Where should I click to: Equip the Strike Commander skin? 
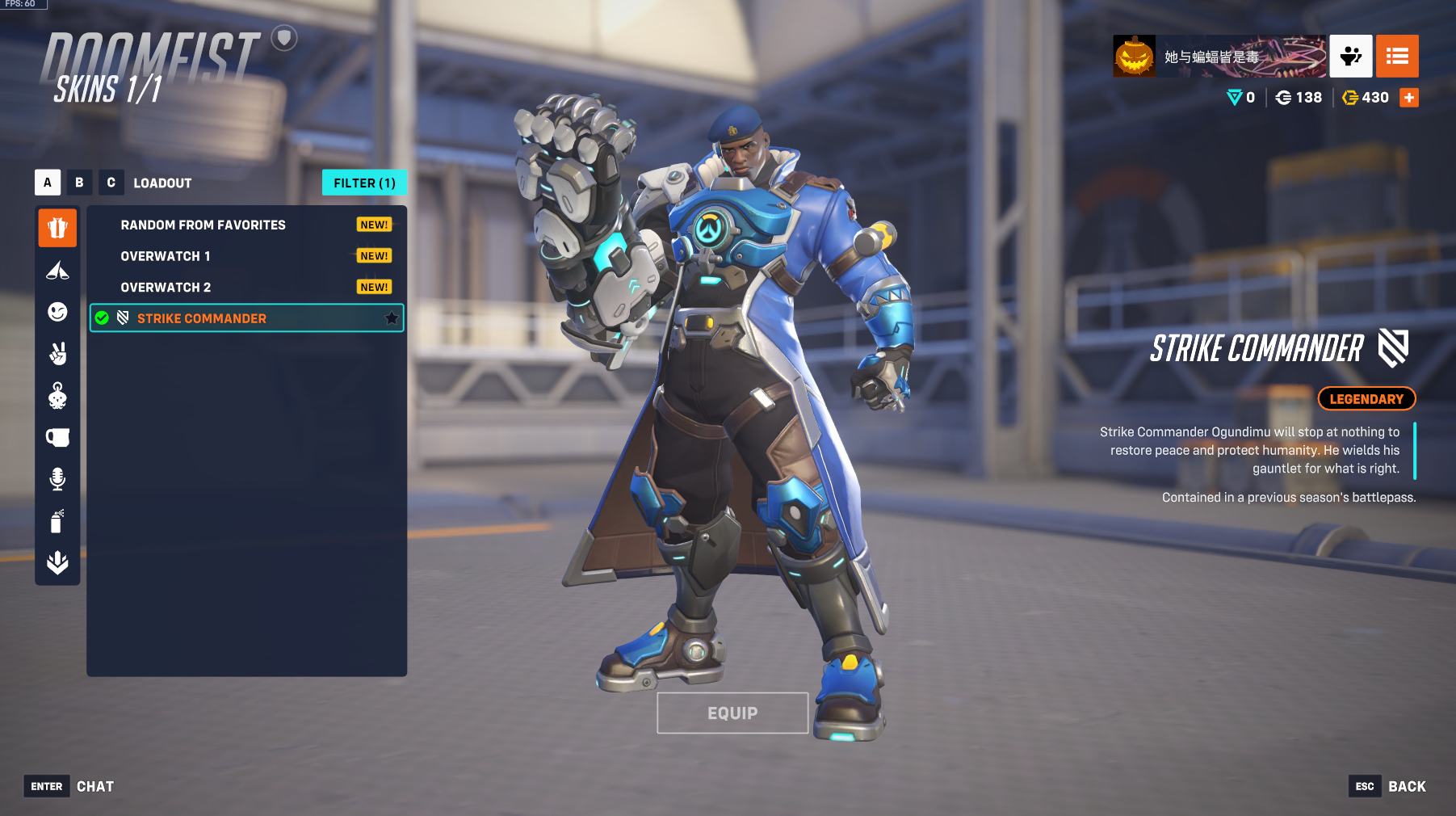(x=732, y=713)
